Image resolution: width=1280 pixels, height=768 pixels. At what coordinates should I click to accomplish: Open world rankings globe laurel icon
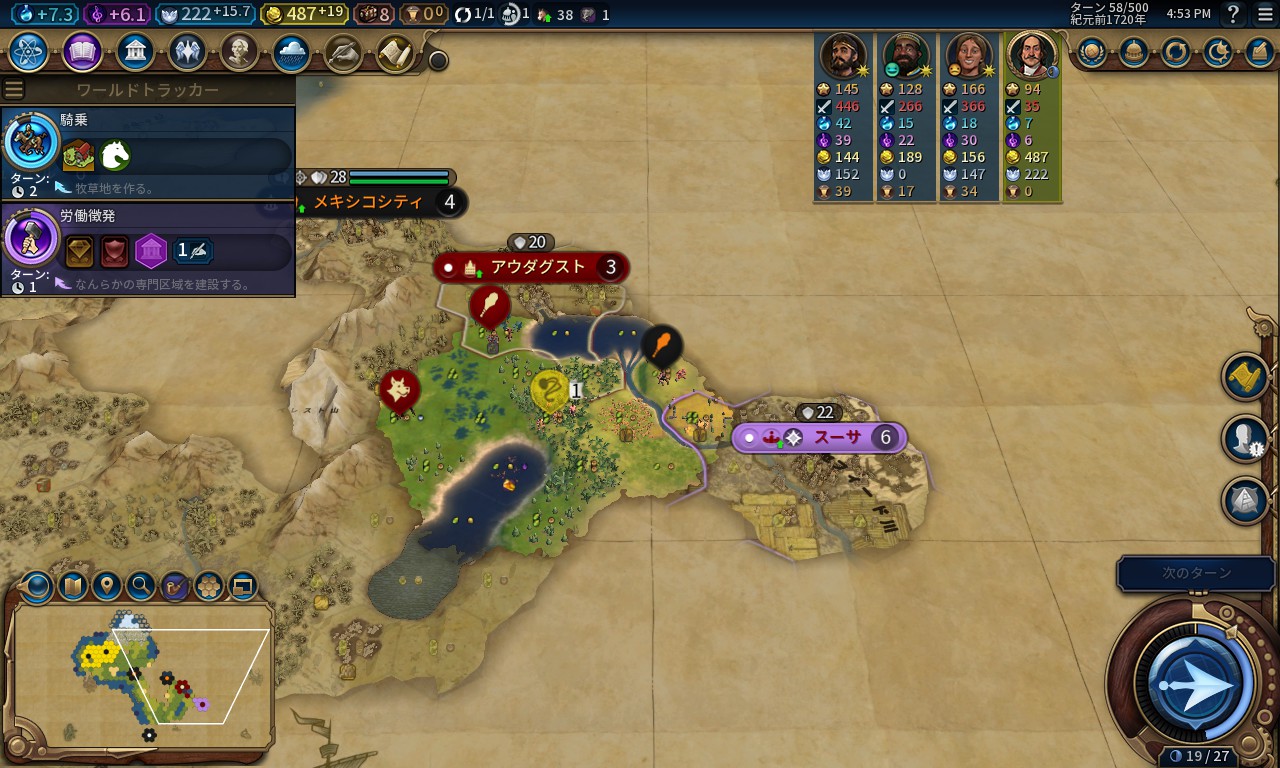click(x=1091, y=52)
